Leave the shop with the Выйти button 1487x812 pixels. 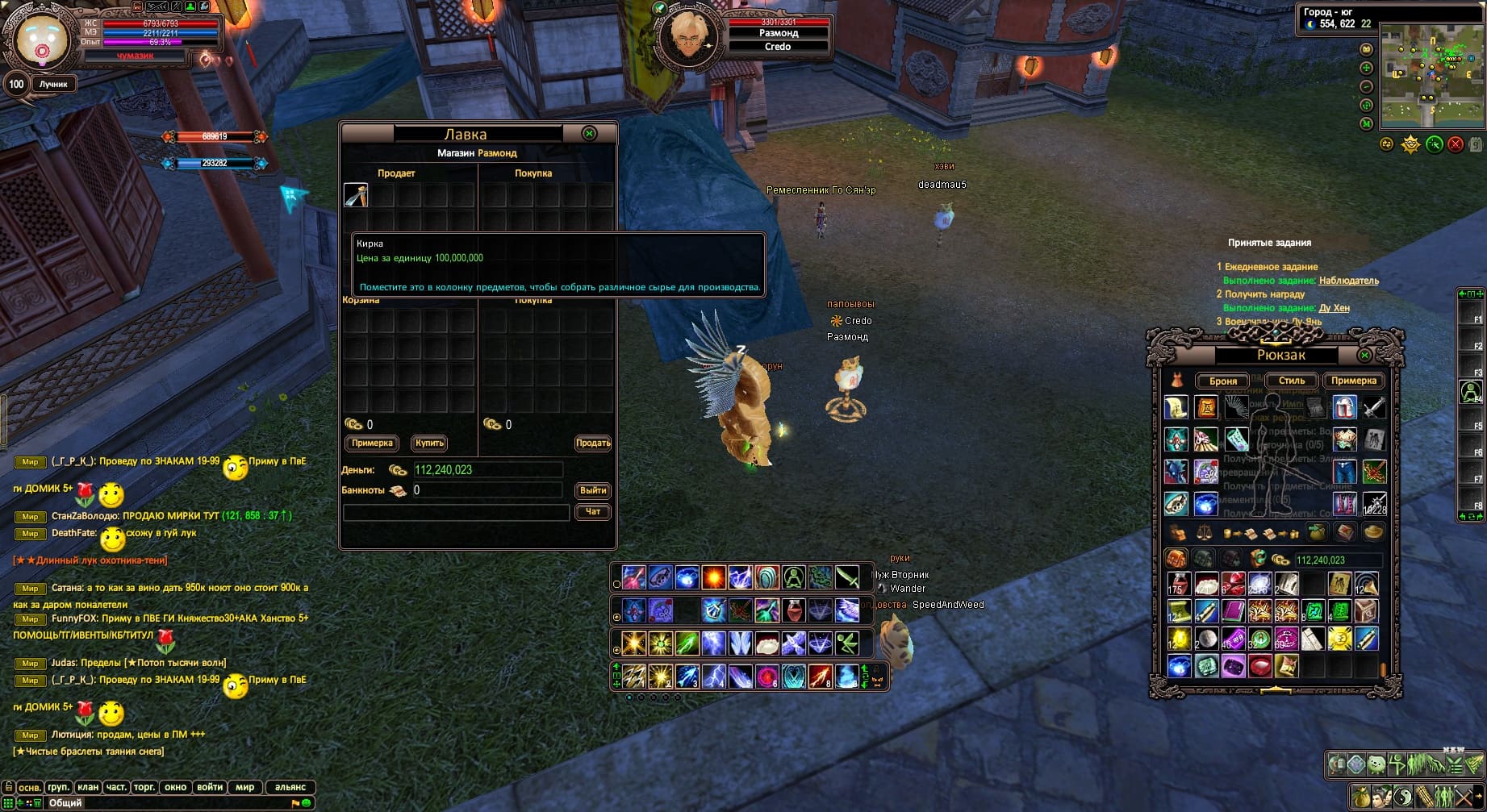point(593,490)
